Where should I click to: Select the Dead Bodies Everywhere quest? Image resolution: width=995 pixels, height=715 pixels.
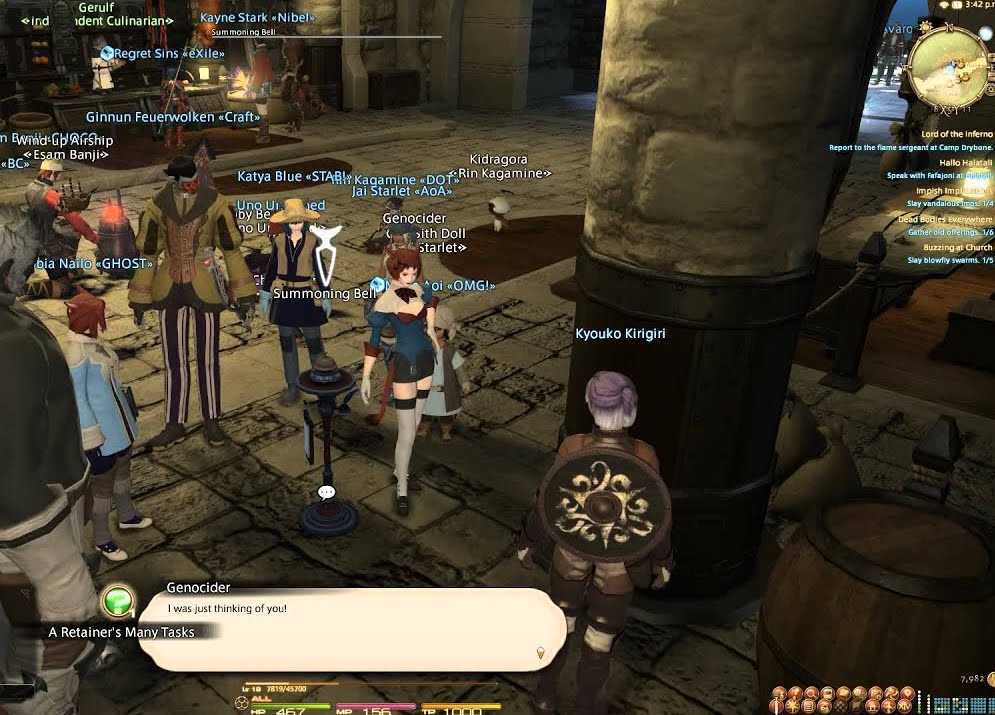[x=945, y=219]
